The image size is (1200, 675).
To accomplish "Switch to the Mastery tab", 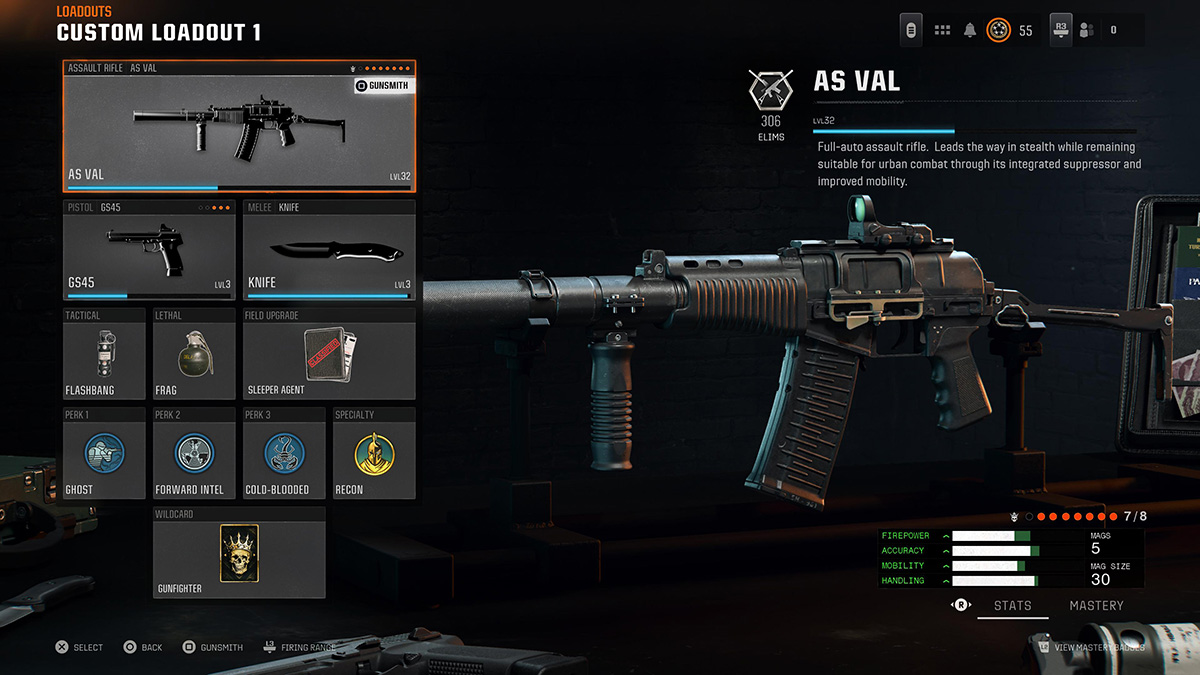I will click(1096, 605).
